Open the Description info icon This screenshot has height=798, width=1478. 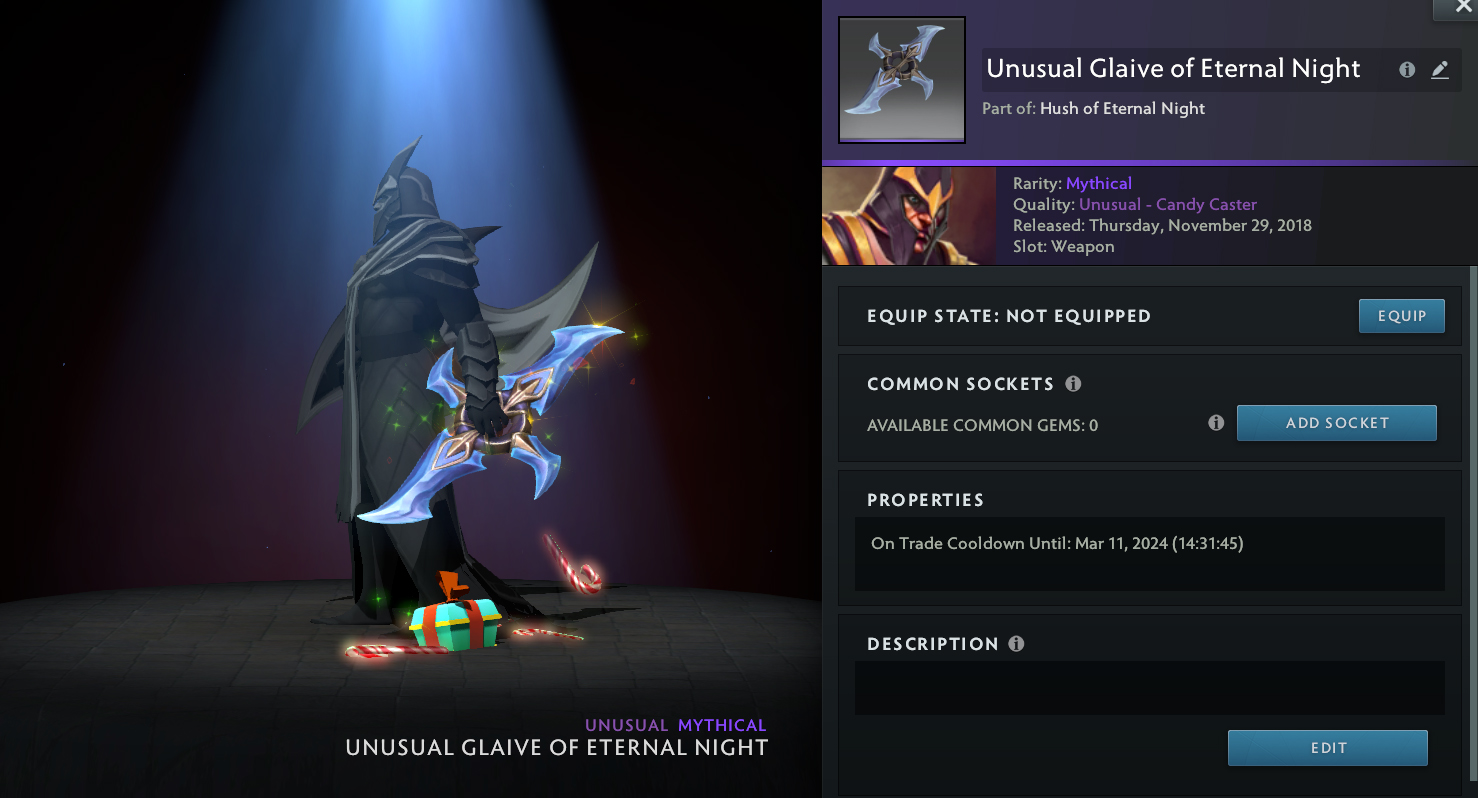click(x=1016, y=644)
